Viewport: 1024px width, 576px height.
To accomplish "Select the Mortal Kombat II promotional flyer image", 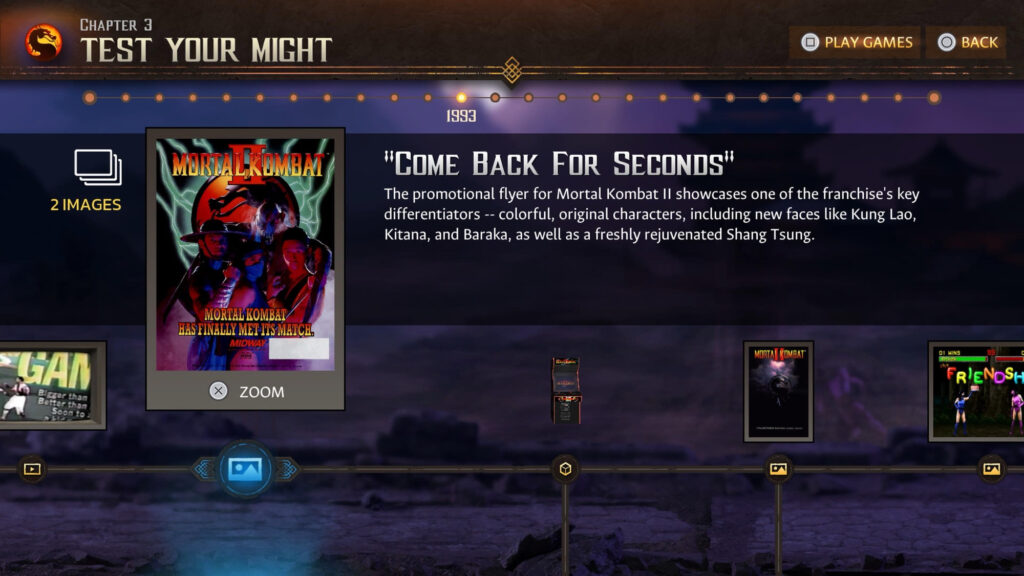I will [x=245, y=255].
